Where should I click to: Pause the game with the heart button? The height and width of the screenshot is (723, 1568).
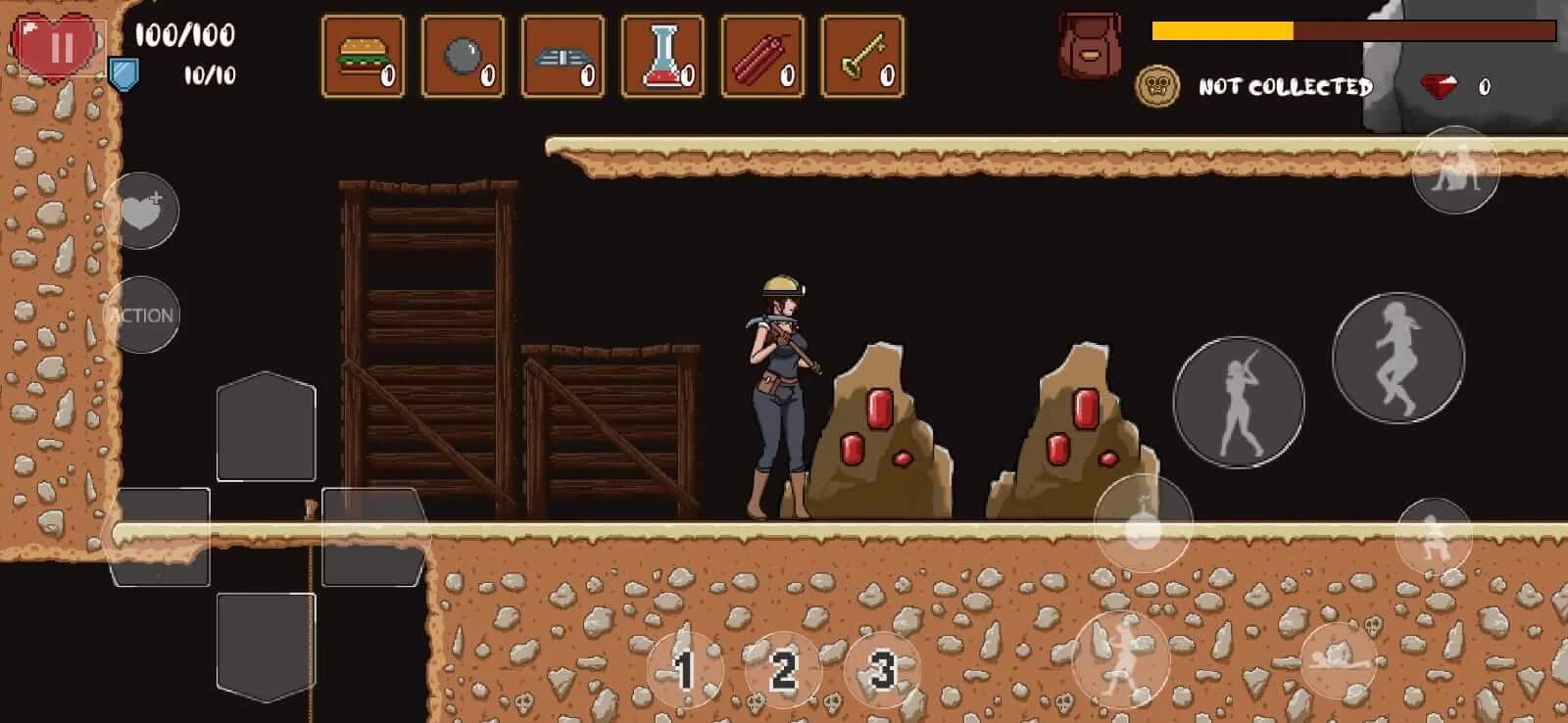click(x=60, y=47)
